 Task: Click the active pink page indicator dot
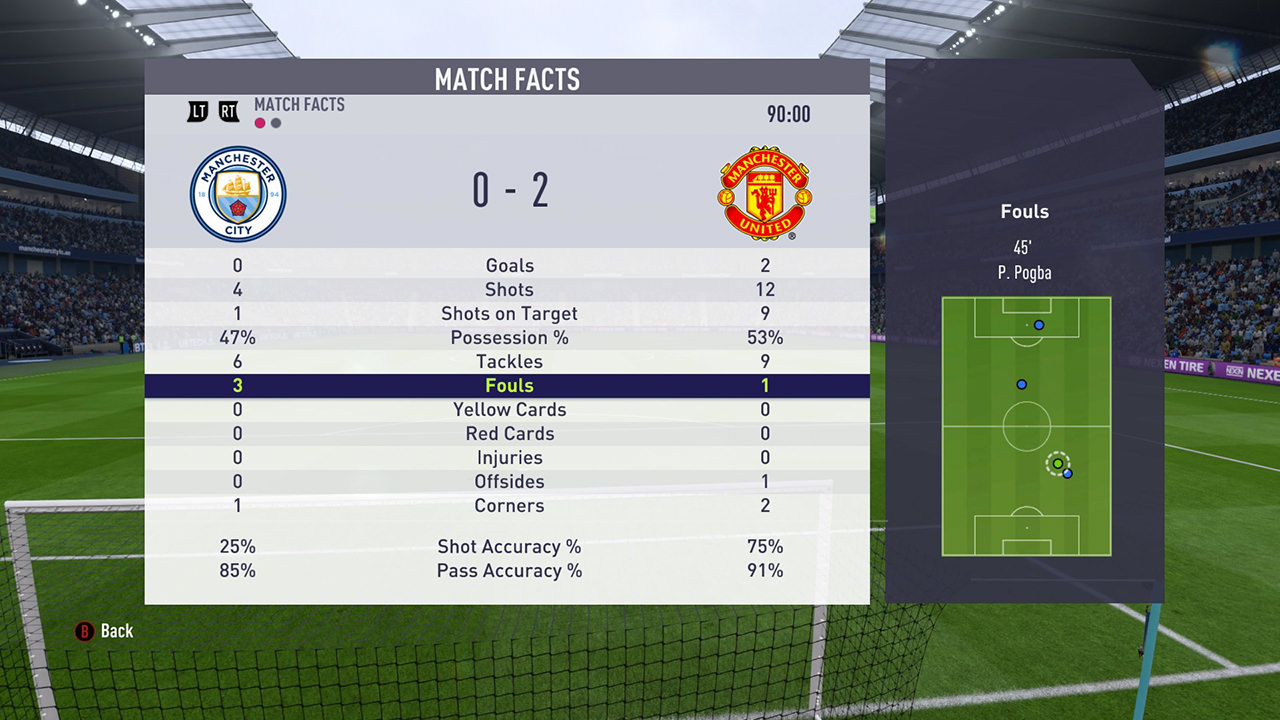(x=260, y=123)
